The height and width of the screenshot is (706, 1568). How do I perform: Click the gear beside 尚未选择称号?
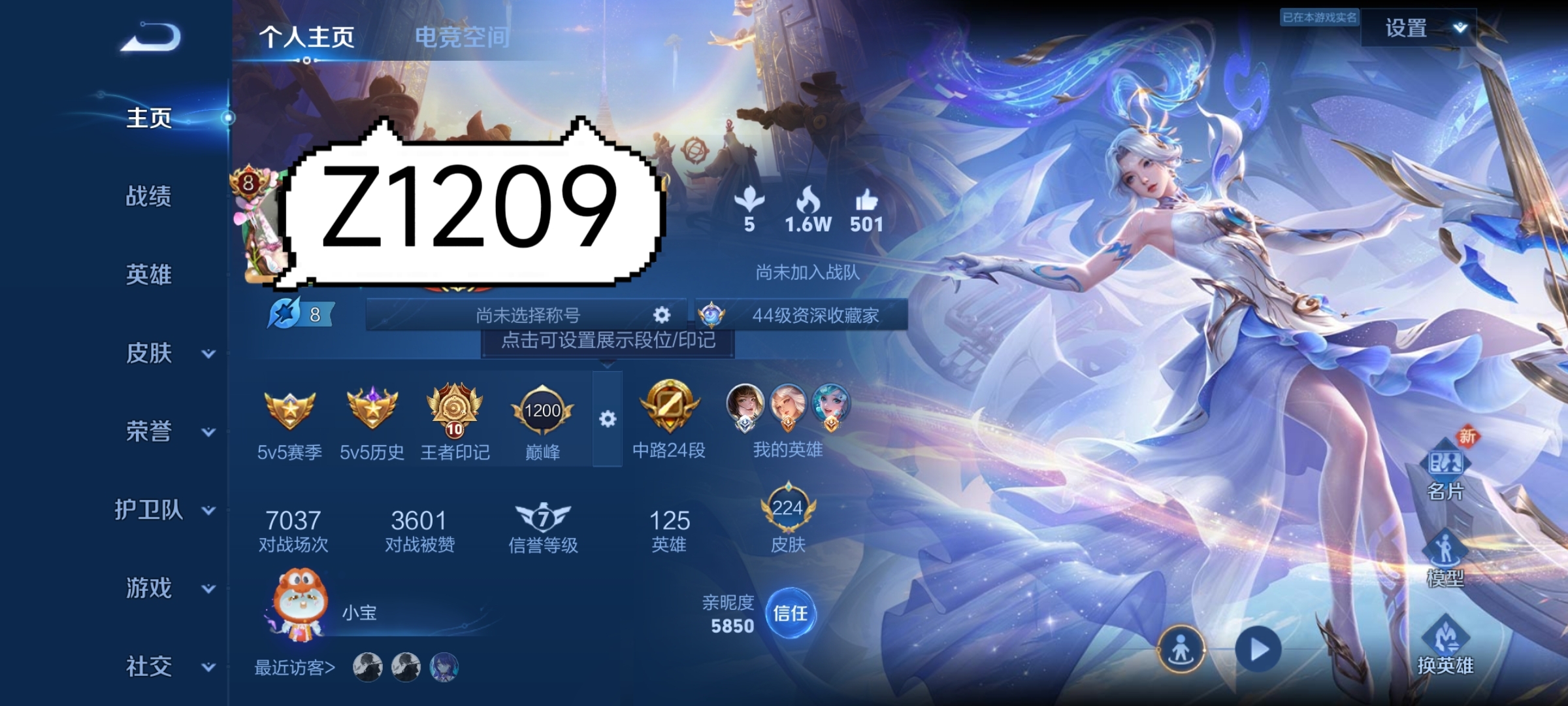coord(662,314)
